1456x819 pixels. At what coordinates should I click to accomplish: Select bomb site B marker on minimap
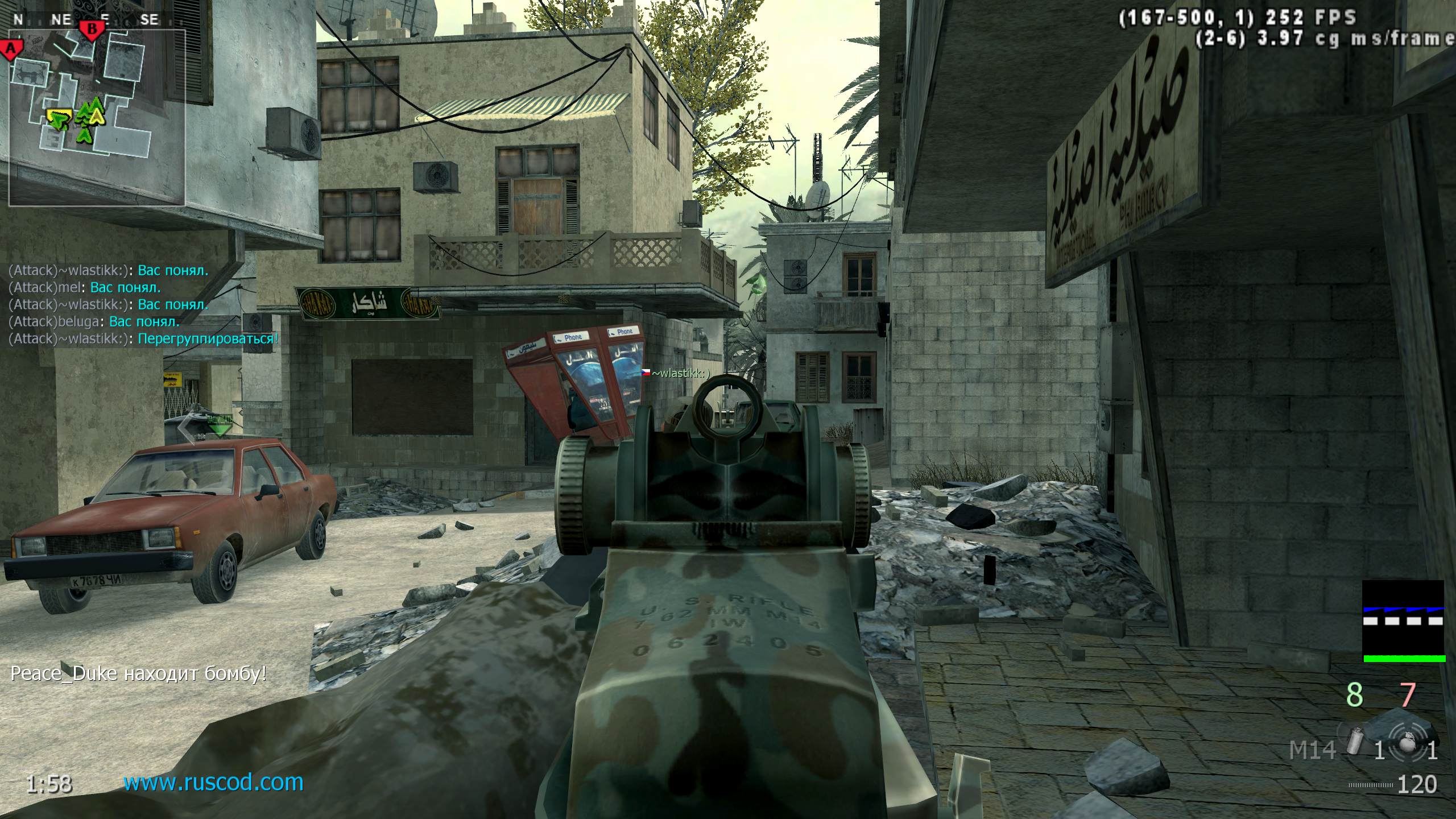(x=90, y=28)
